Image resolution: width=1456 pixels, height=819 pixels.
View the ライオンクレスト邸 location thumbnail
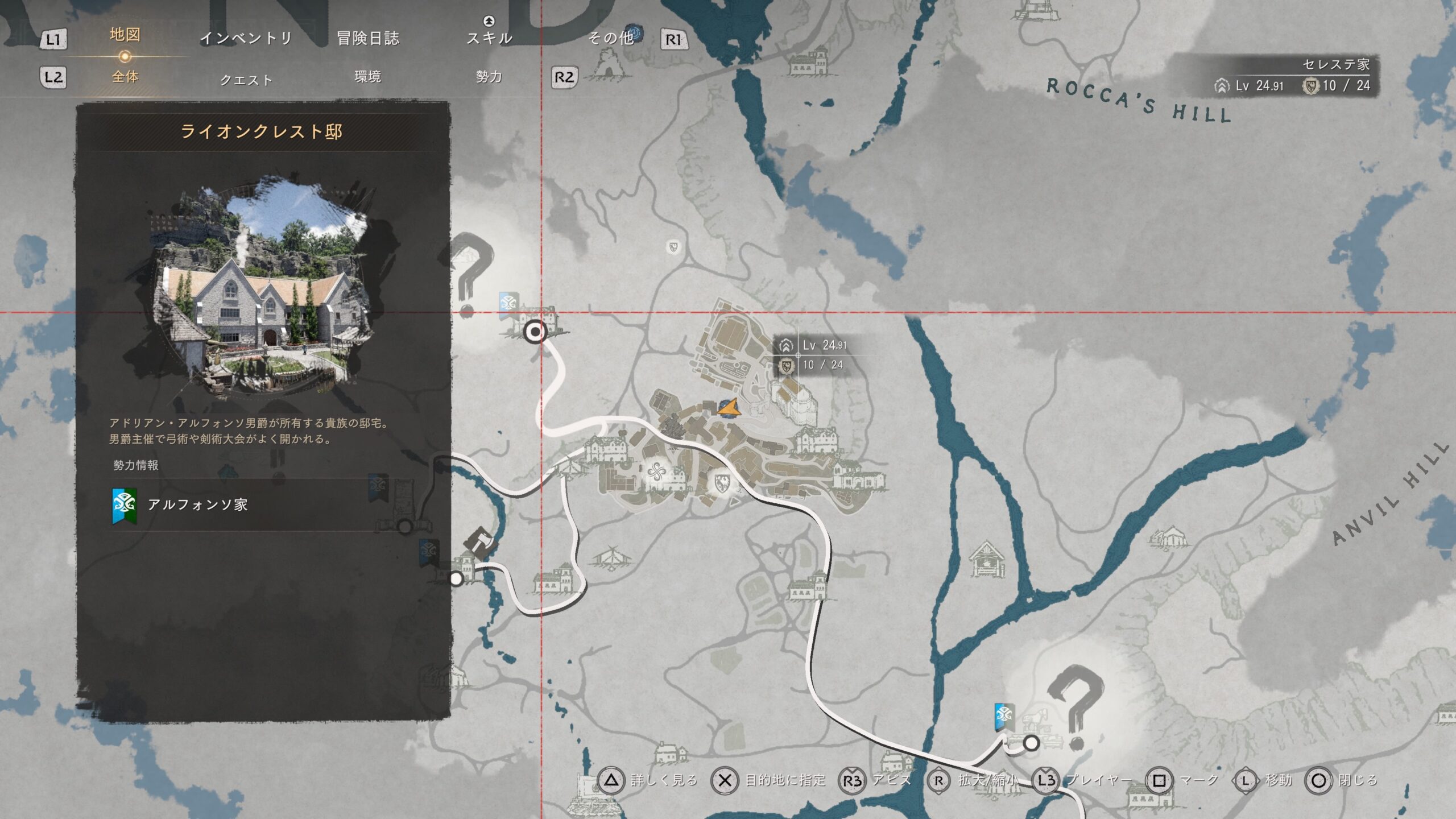click(263, 286)
